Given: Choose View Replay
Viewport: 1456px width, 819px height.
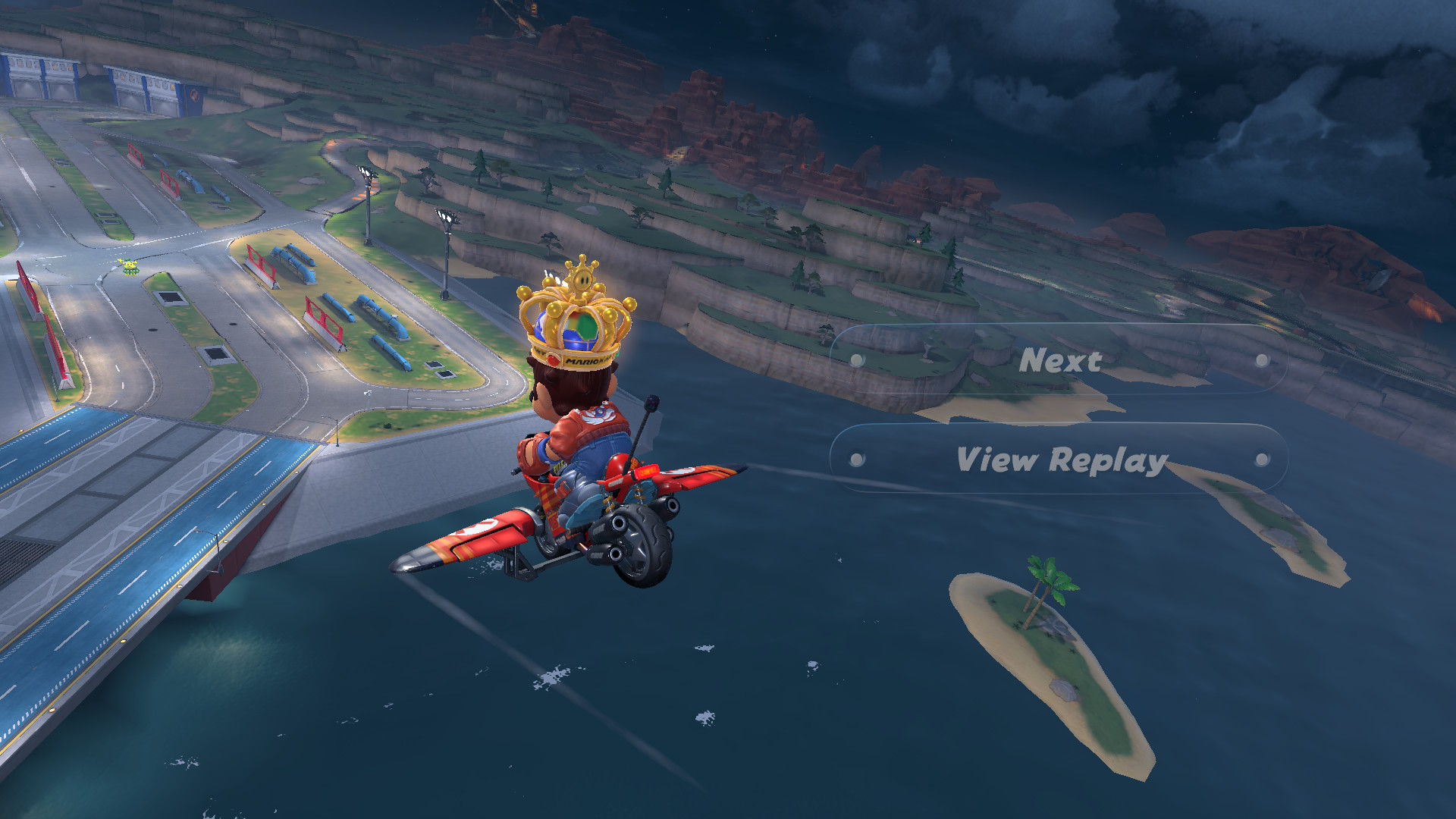Looking at the screenshot, I should pyautogui.click(x=1059, y=459).
